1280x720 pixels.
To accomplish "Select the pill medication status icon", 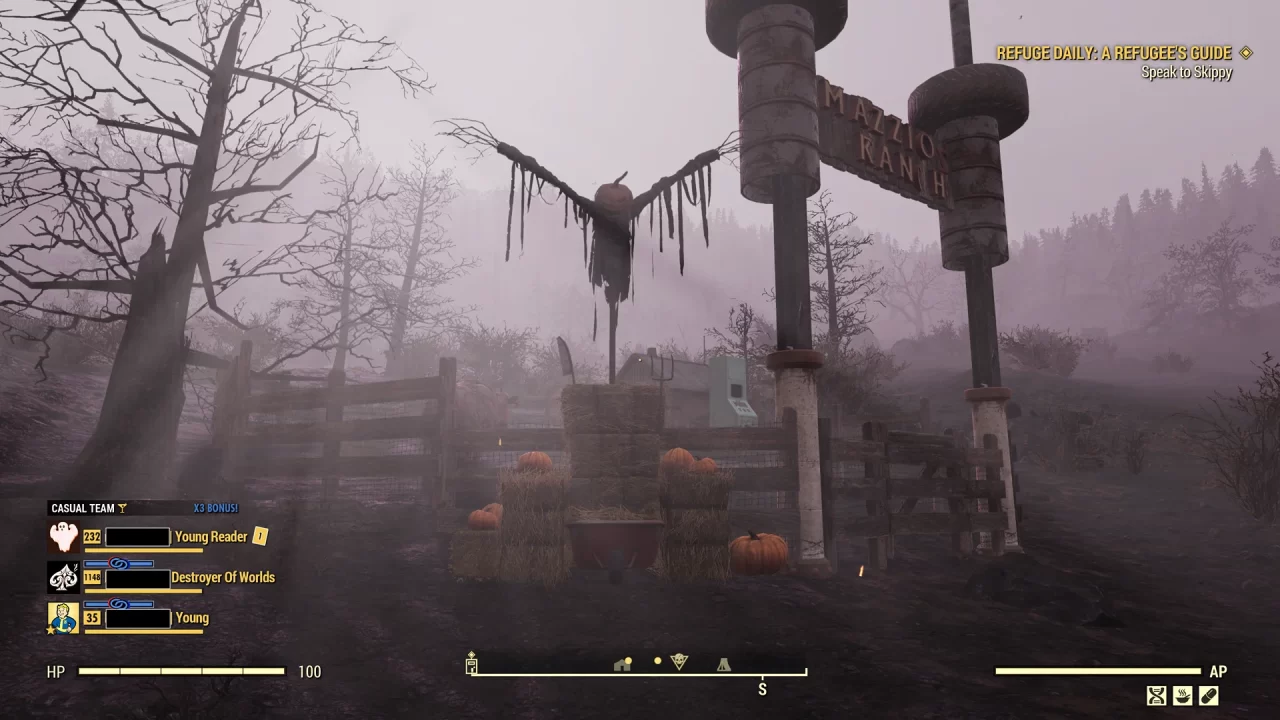I will tap(1209, 696).
